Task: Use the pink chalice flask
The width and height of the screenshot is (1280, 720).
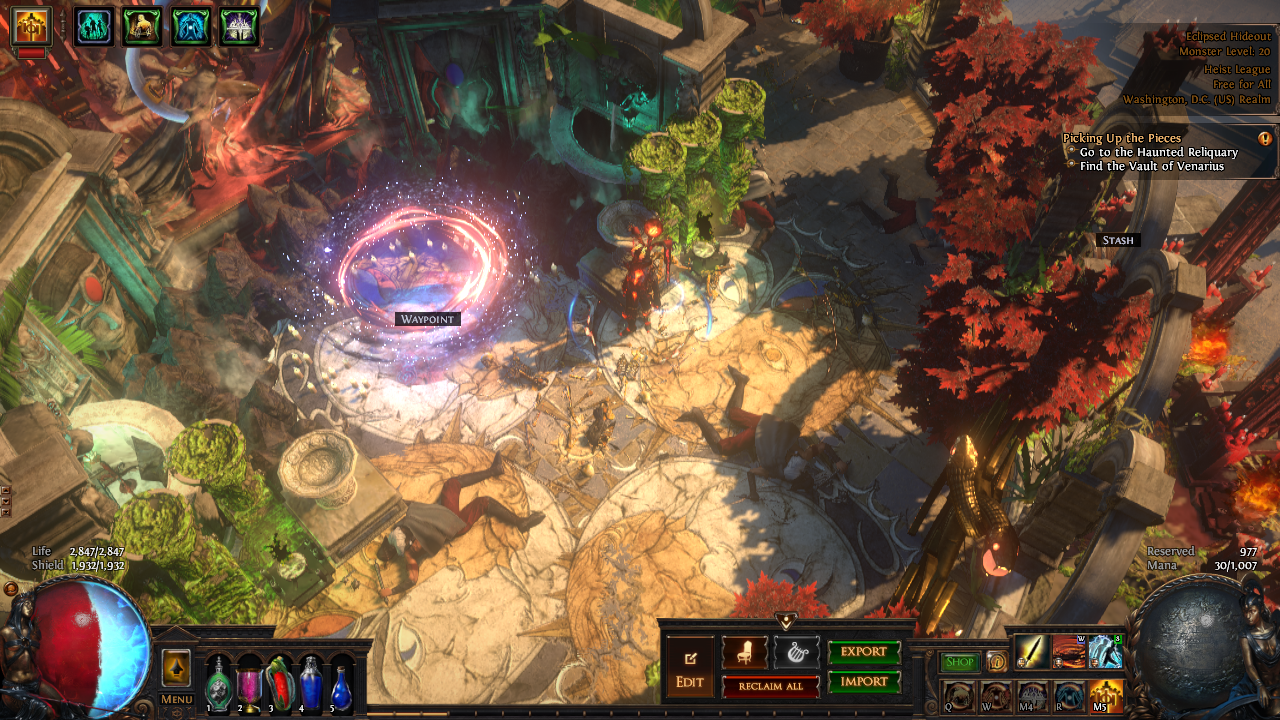Action: pyautogui.click(x=249, y=684)
